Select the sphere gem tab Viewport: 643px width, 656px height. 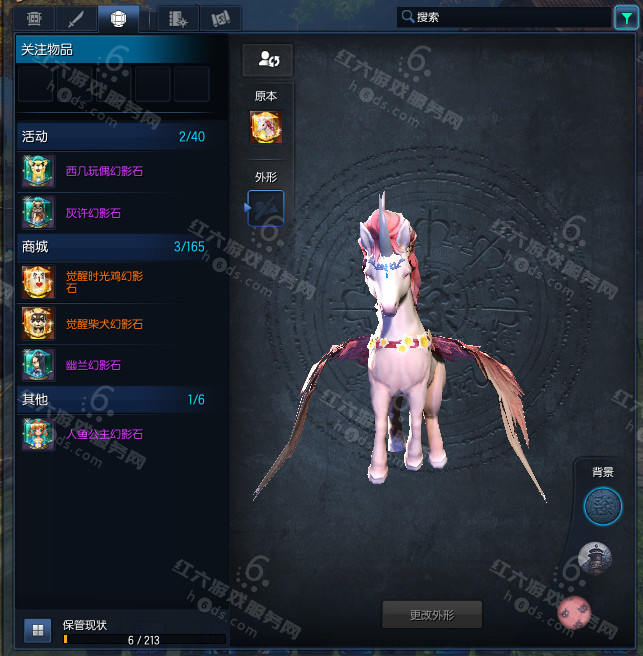(x=118, y=18)
